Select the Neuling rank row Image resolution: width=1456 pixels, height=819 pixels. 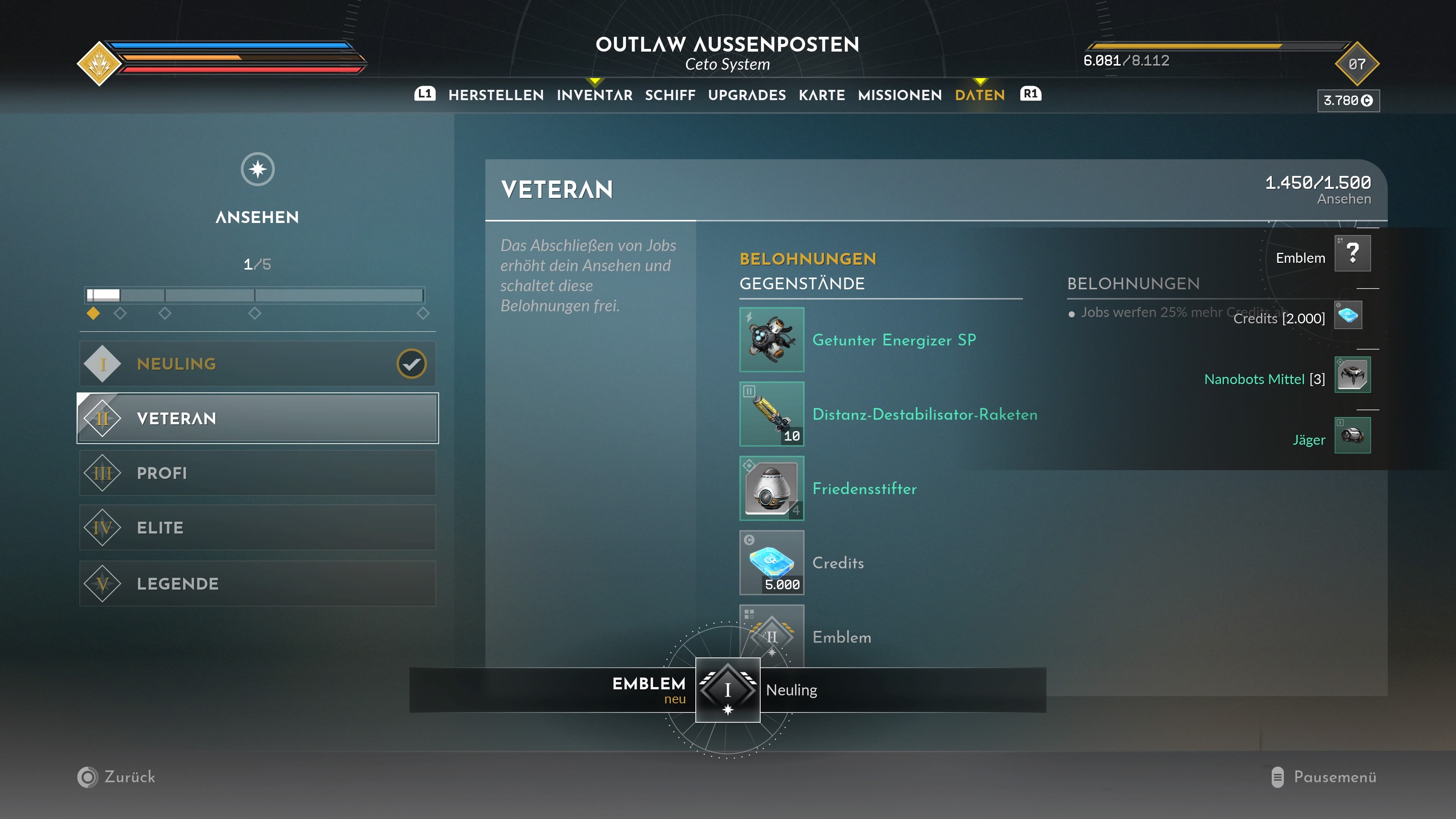[257, 364]
